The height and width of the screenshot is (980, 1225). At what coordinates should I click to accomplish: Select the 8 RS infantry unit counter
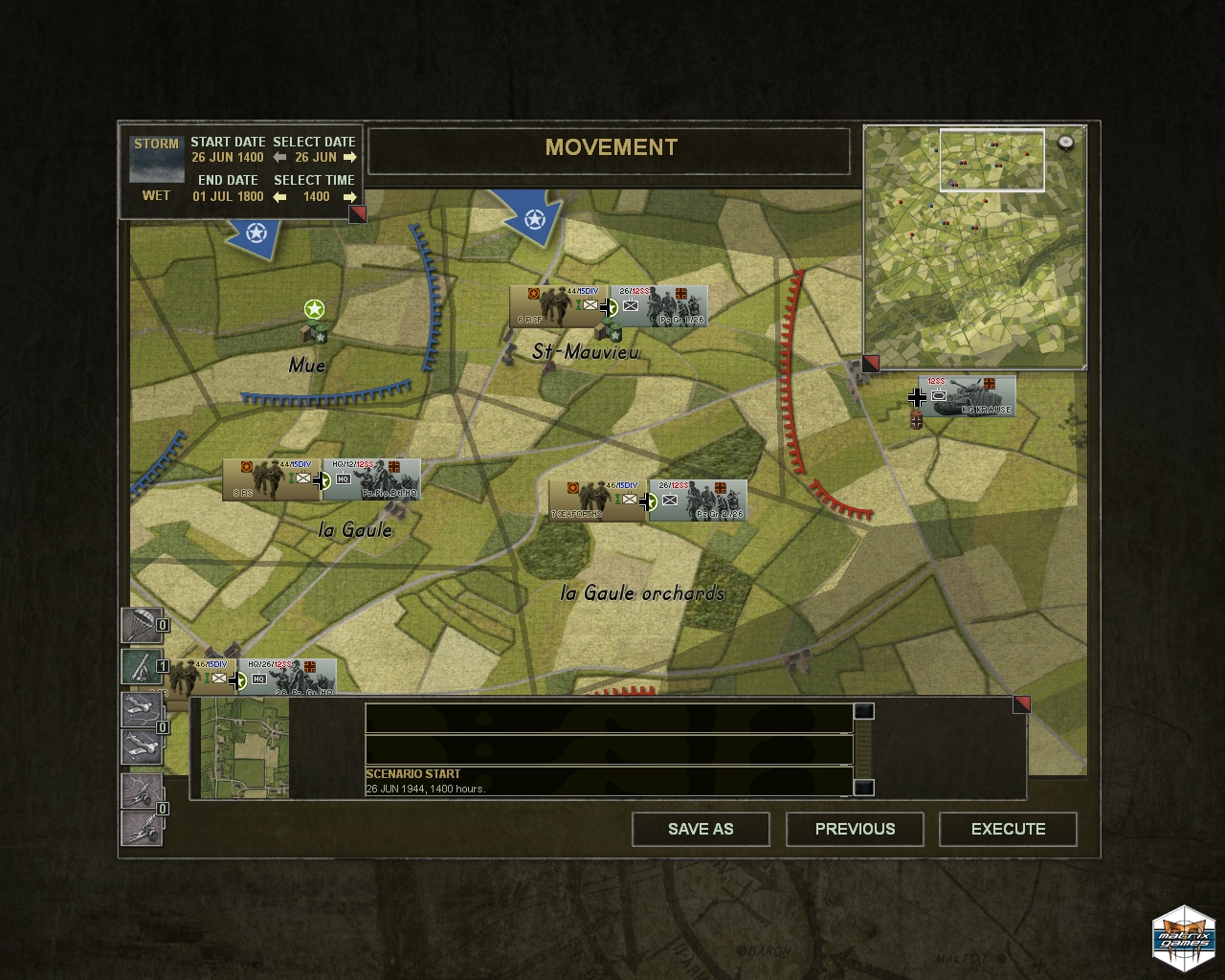click(271, 479)
